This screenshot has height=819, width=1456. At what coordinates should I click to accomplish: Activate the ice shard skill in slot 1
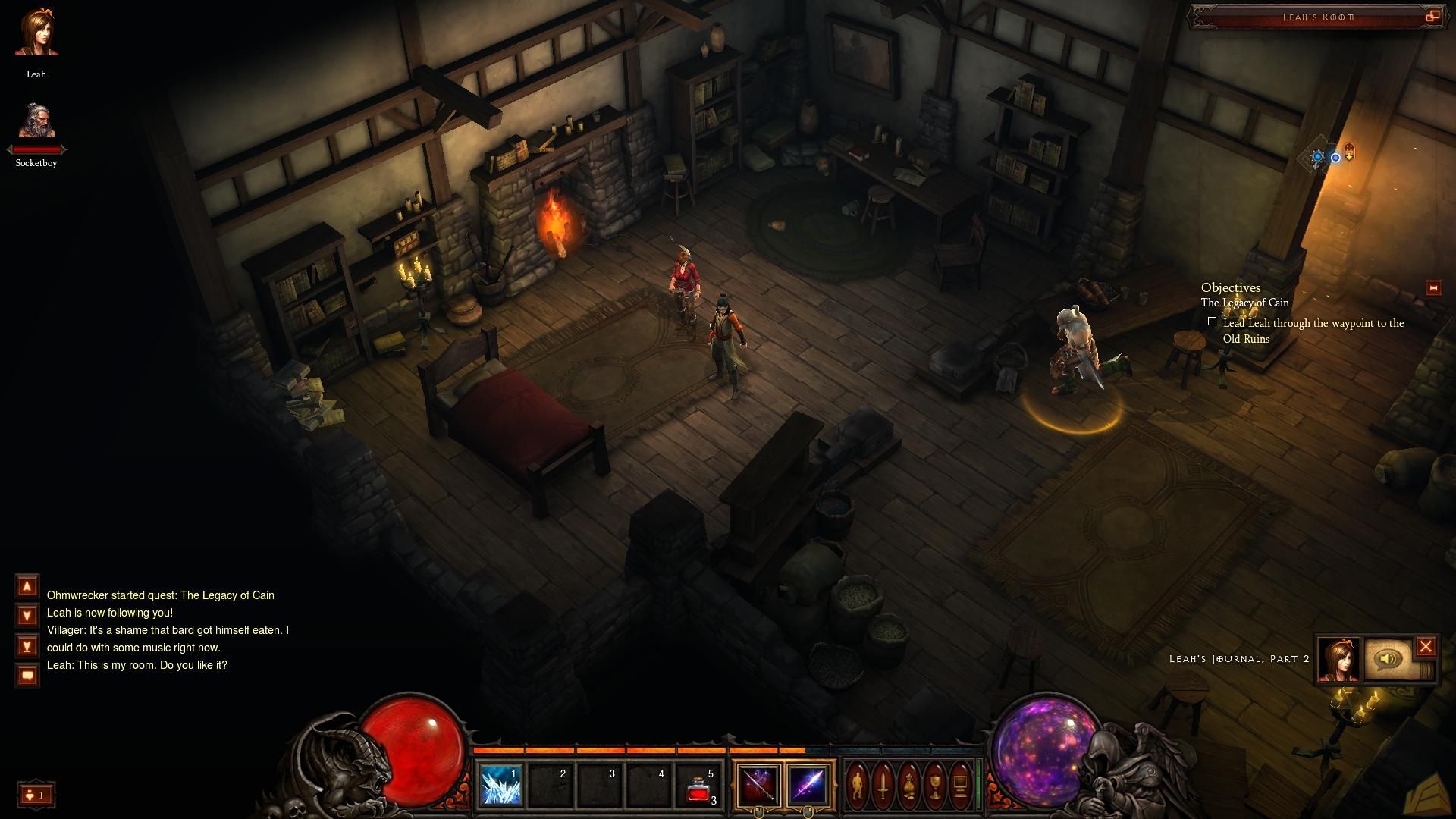(501, 785)
